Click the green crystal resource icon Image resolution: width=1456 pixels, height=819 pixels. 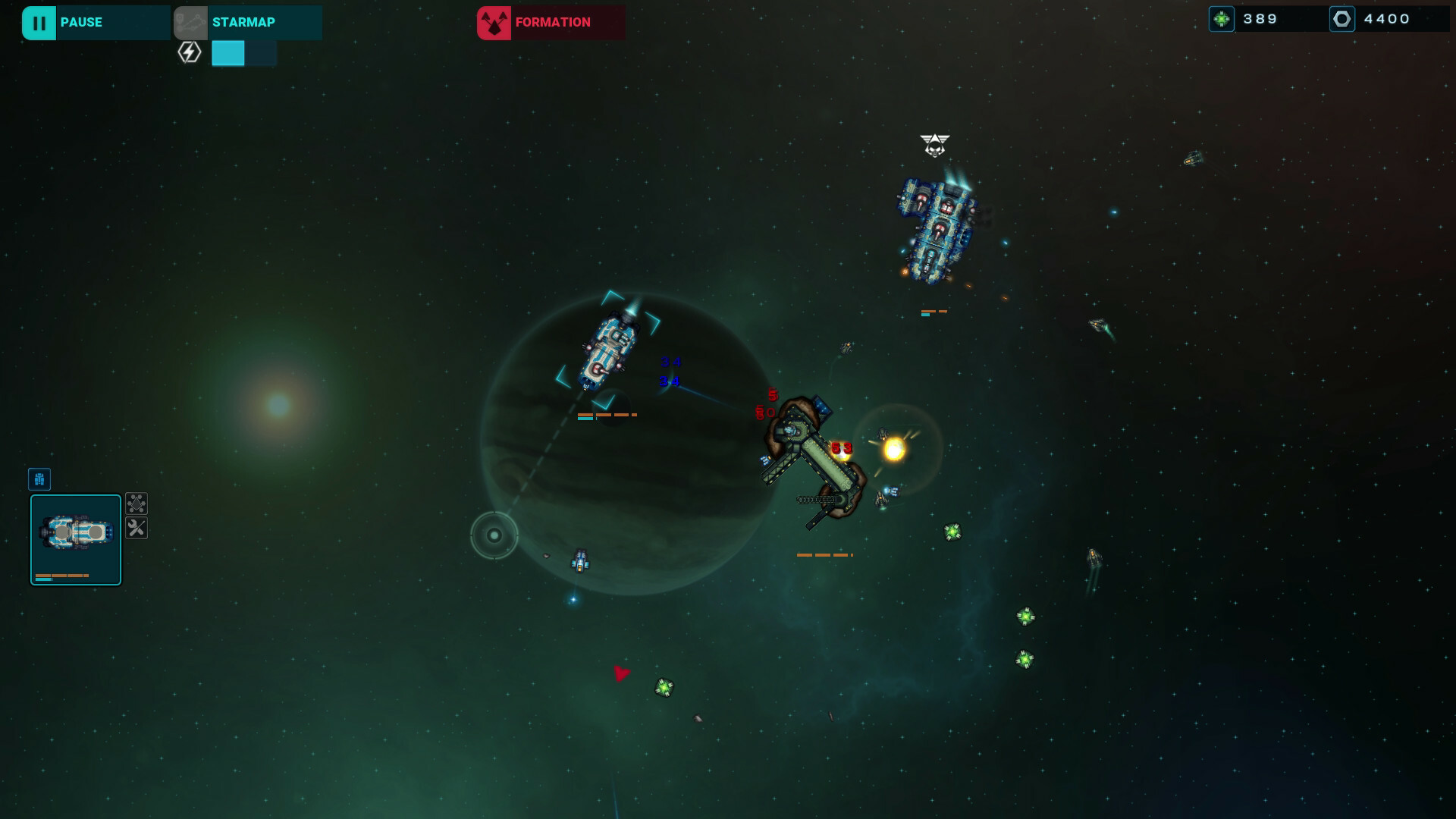tap(1222, 19)
